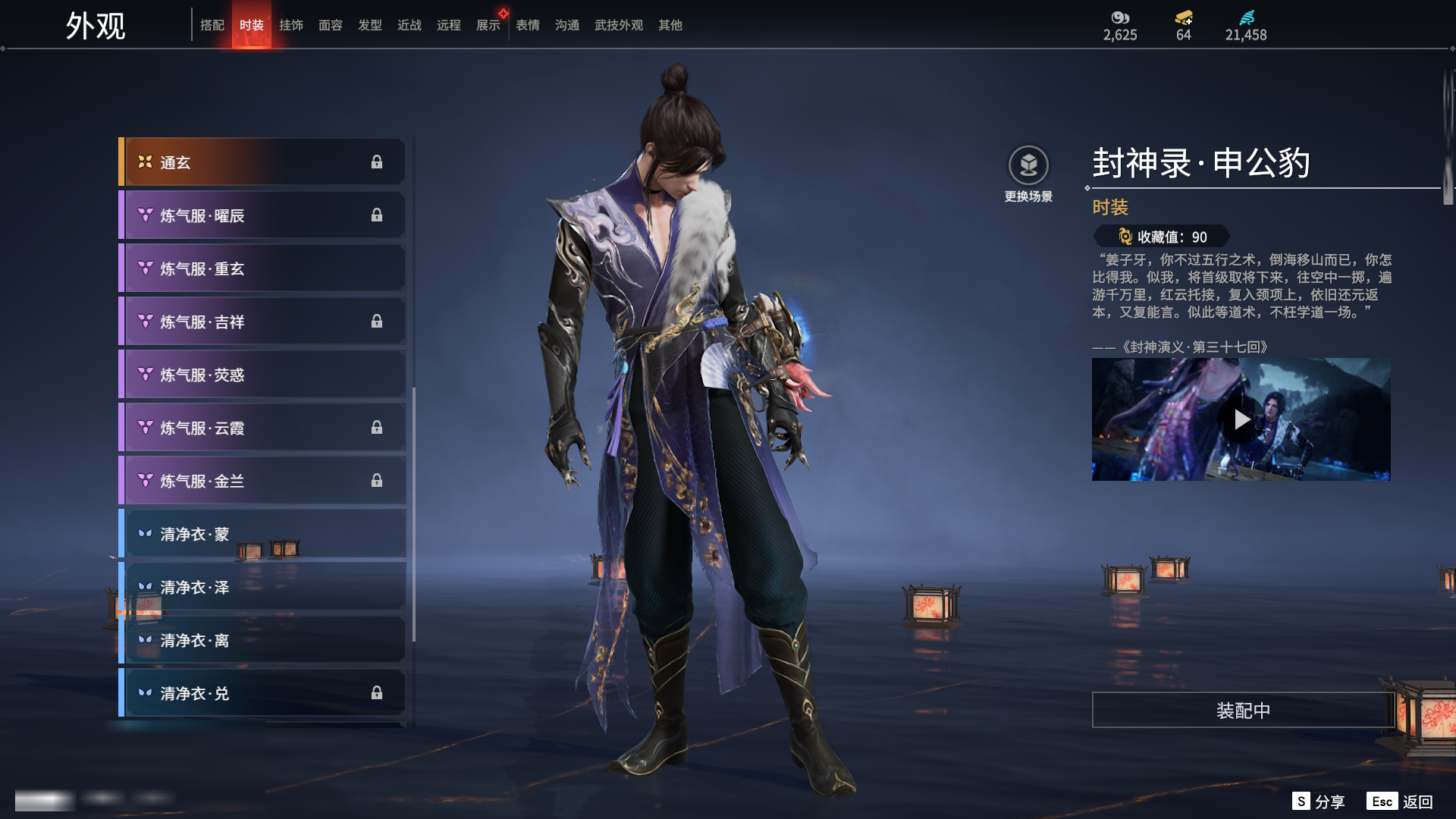Click the 更换场景 scene change icon

click(x=1028, y=165)
